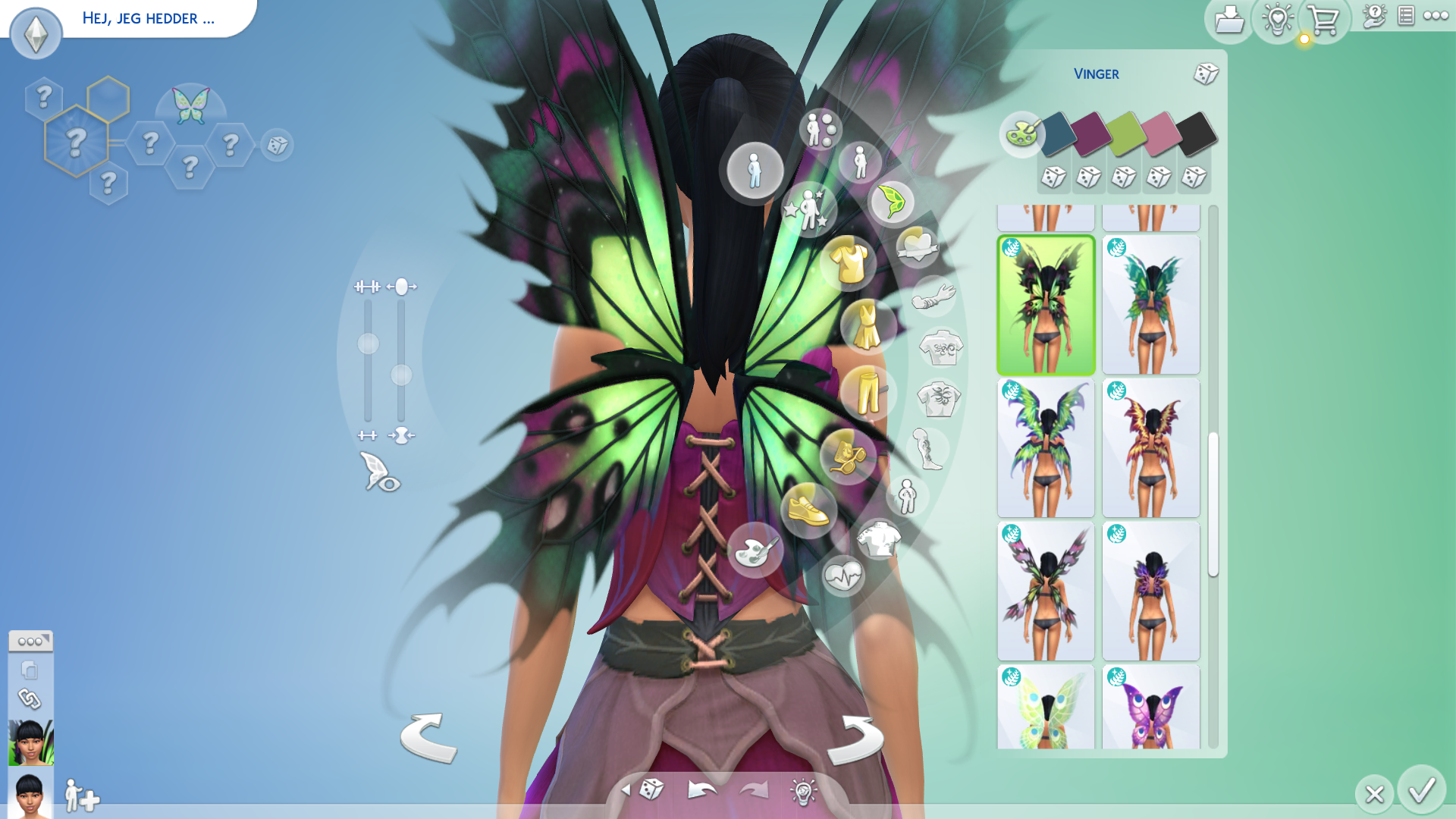Select the green swatch for wings
This screenshot has width=1456, height=819.
click(x=1125, y=133)
